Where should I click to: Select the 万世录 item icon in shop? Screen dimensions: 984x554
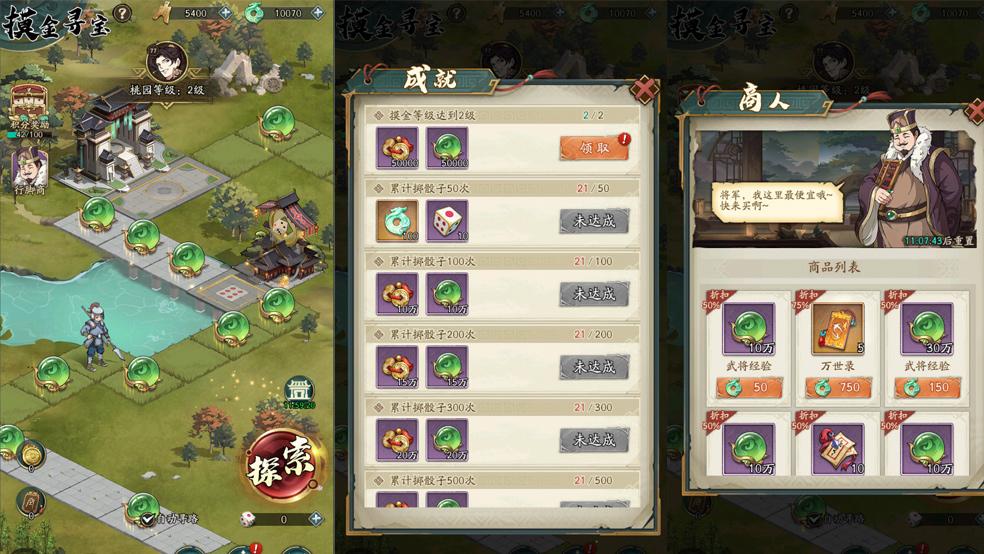coord(838,330)
